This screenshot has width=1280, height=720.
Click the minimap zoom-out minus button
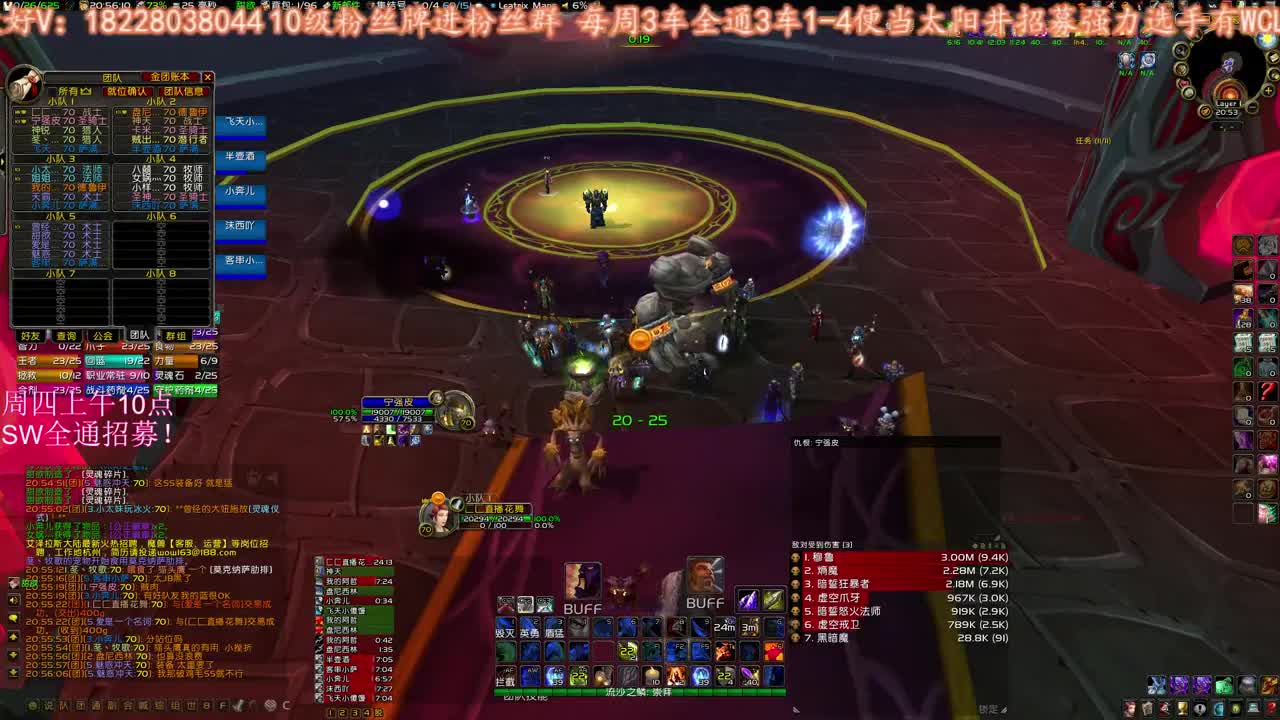pos(1252,107)
